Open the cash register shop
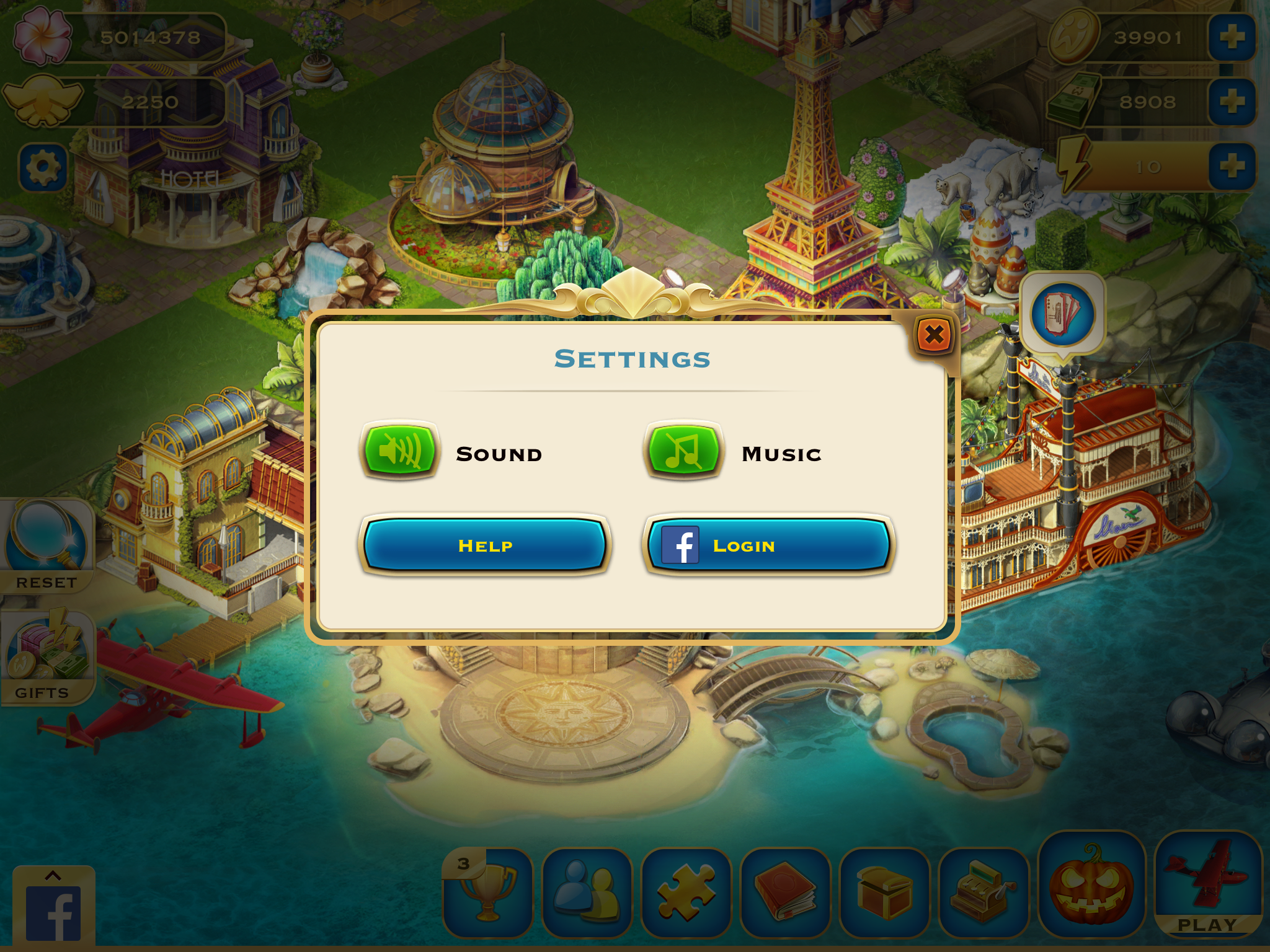The image size is (1270, 952). pos(984,892)
